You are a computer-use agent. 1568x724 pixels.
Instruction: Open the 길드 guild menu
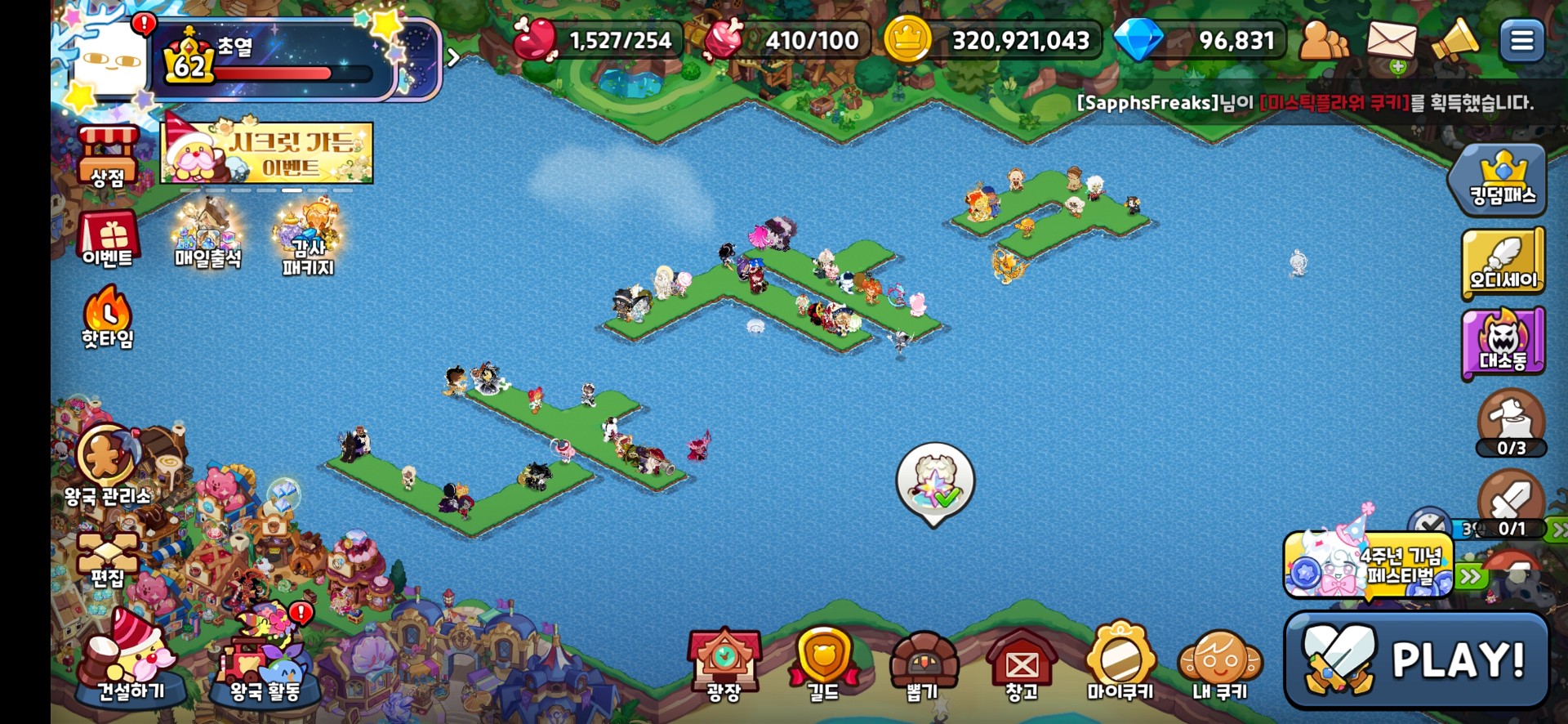point(823,664)
